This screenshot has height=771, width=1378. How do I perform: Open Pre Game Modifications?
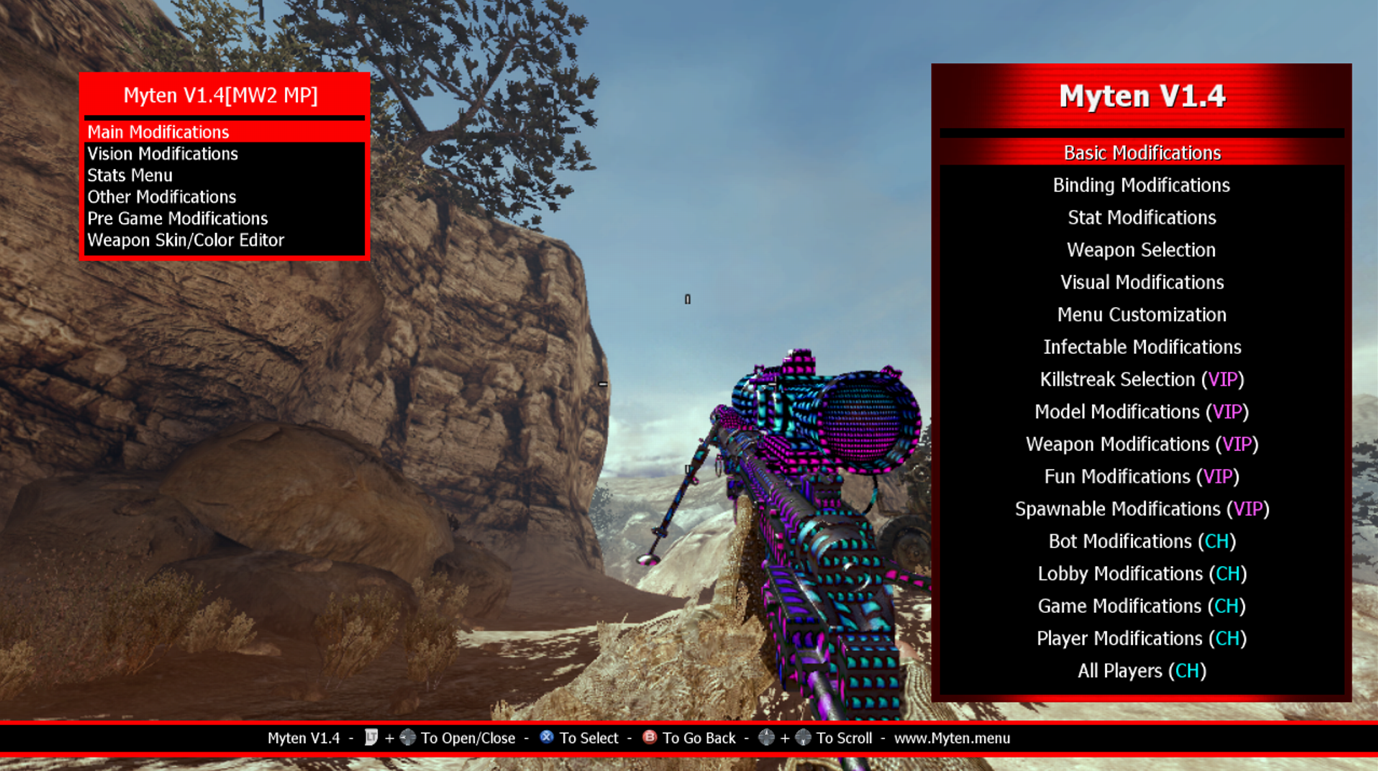point(177,218)
